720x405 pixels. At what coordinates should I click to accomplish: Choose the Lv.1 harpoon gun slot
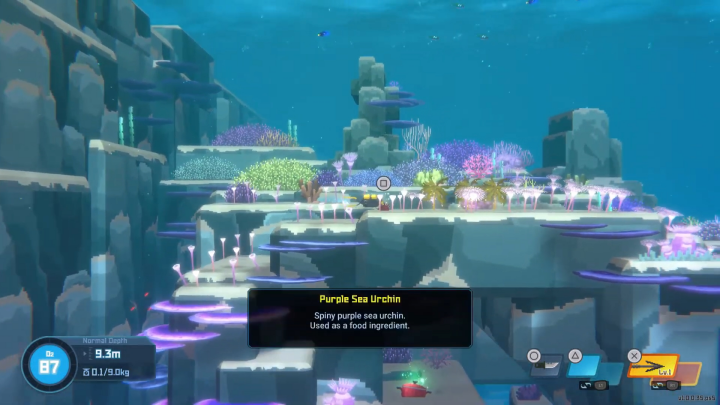(x=652, y=368)
